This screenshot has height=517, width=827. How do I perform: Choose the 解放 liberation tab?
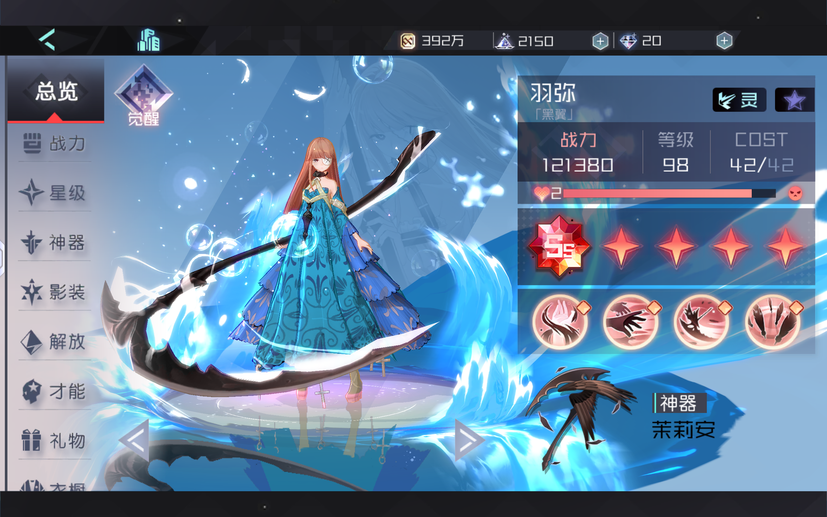(x=56, y=341)
